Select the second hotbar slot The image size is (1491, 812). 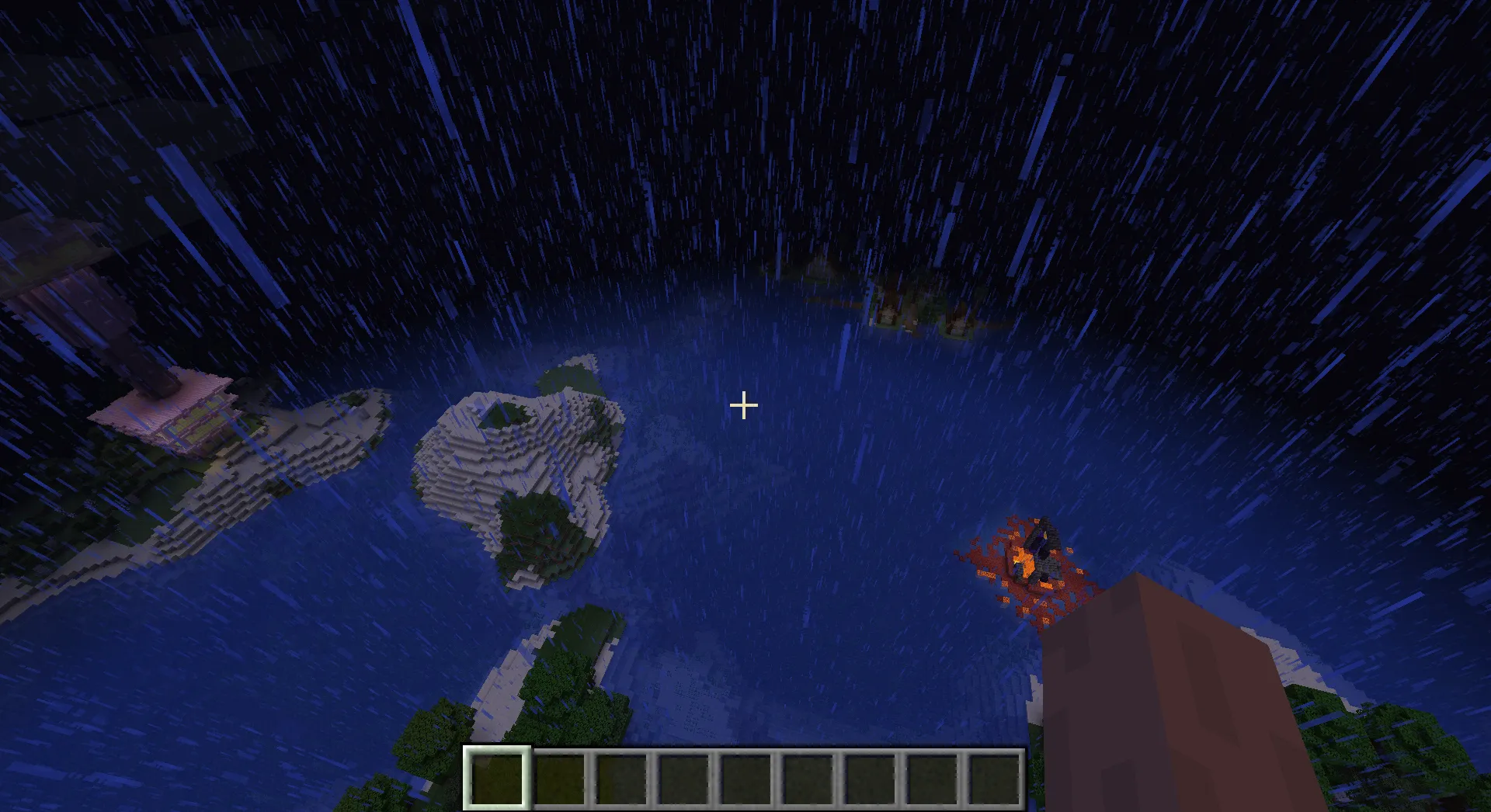coord(561,780)
